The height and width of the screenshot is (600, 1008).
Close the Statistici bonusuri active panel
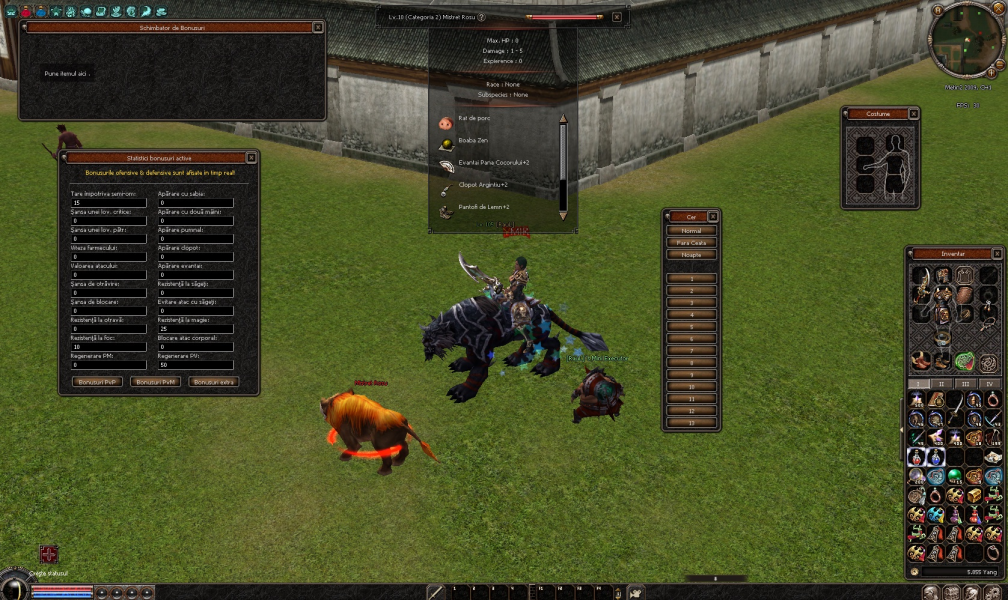251,157
